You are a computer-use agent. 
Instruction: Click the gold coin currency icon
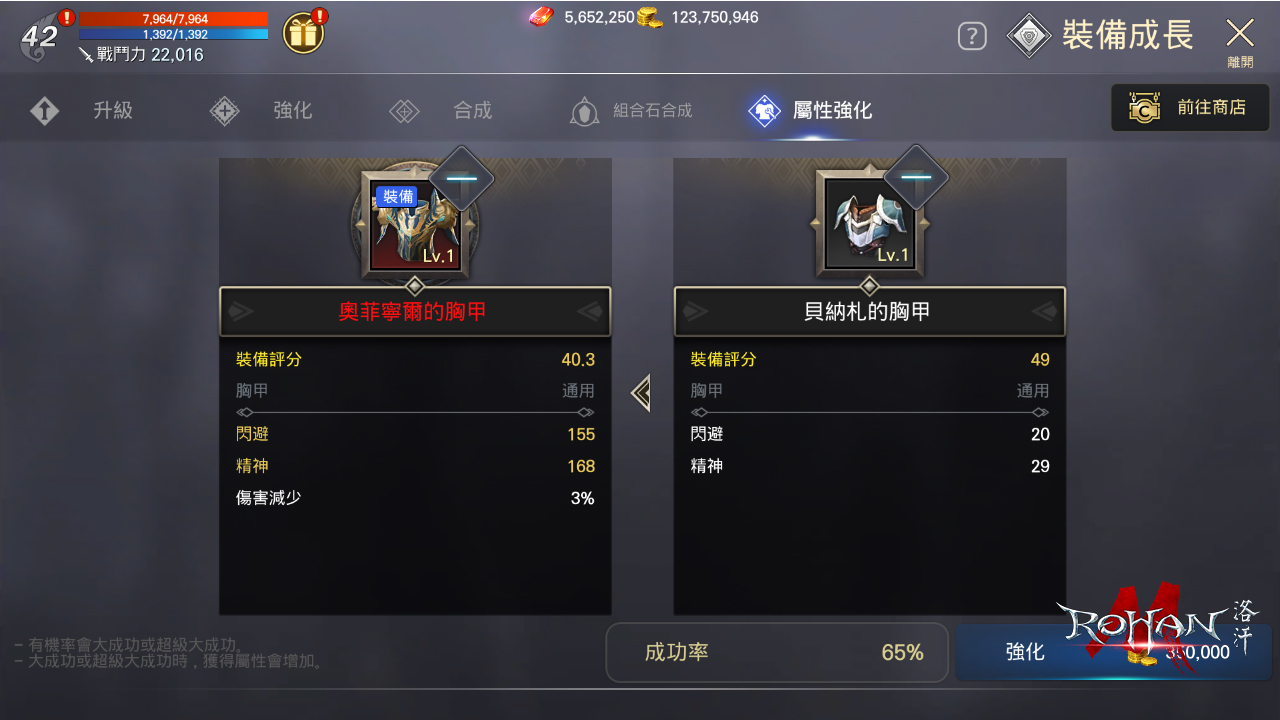coord(649,17)
